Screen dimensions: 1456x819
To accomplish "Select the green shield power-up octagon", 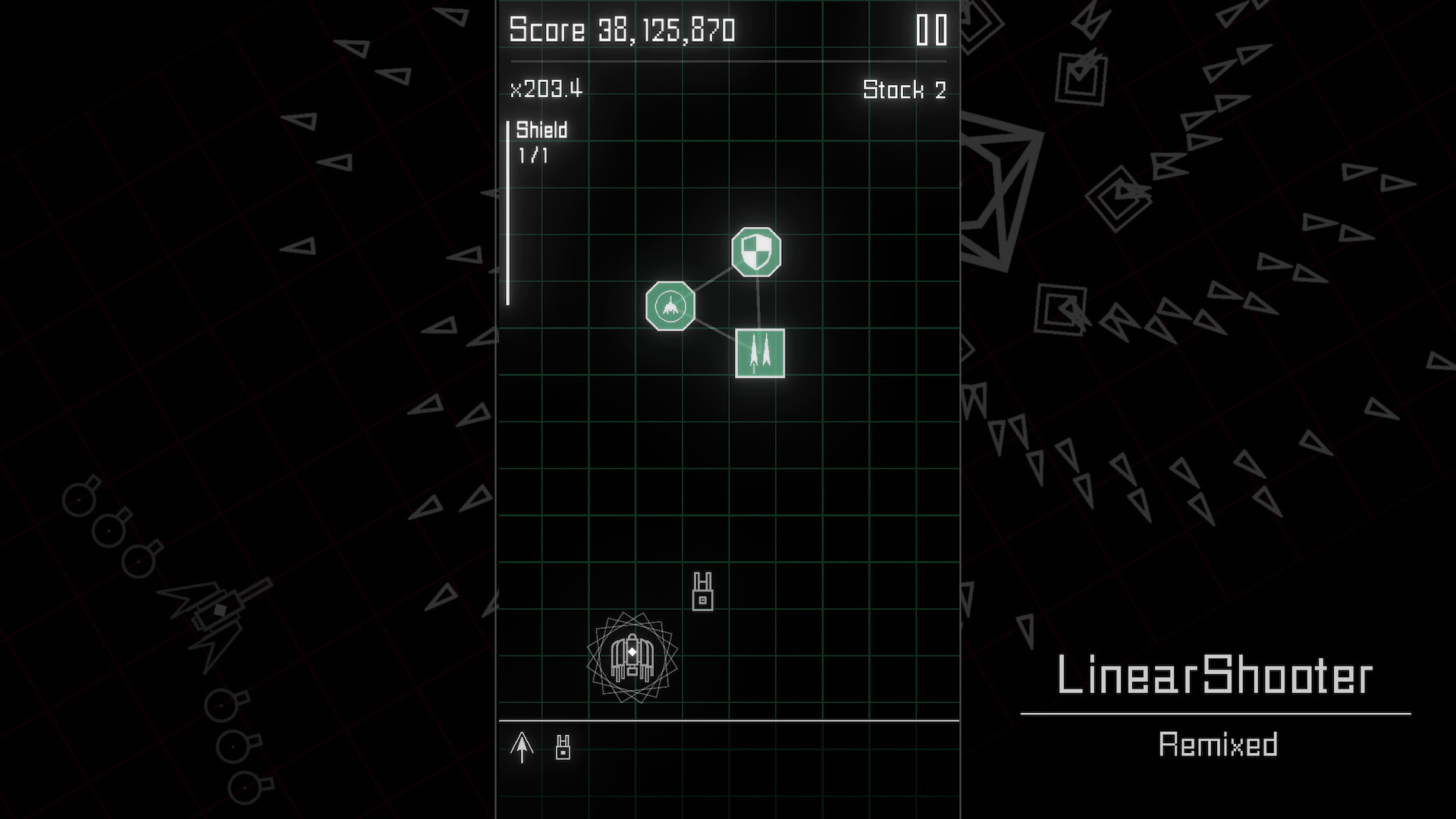I will (755, 253).
